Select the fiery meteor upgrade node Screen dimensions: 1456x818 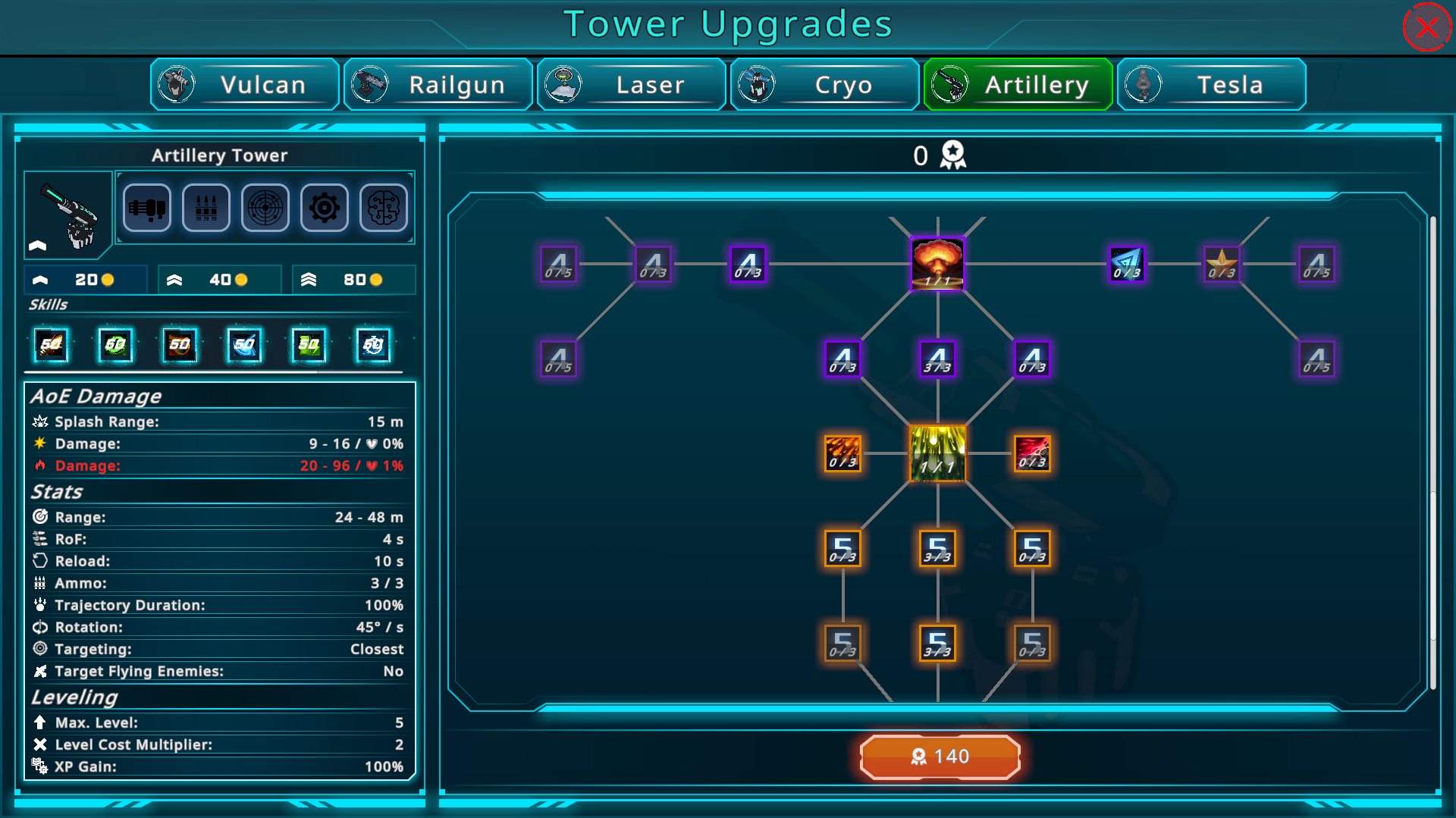click(843, 453)
